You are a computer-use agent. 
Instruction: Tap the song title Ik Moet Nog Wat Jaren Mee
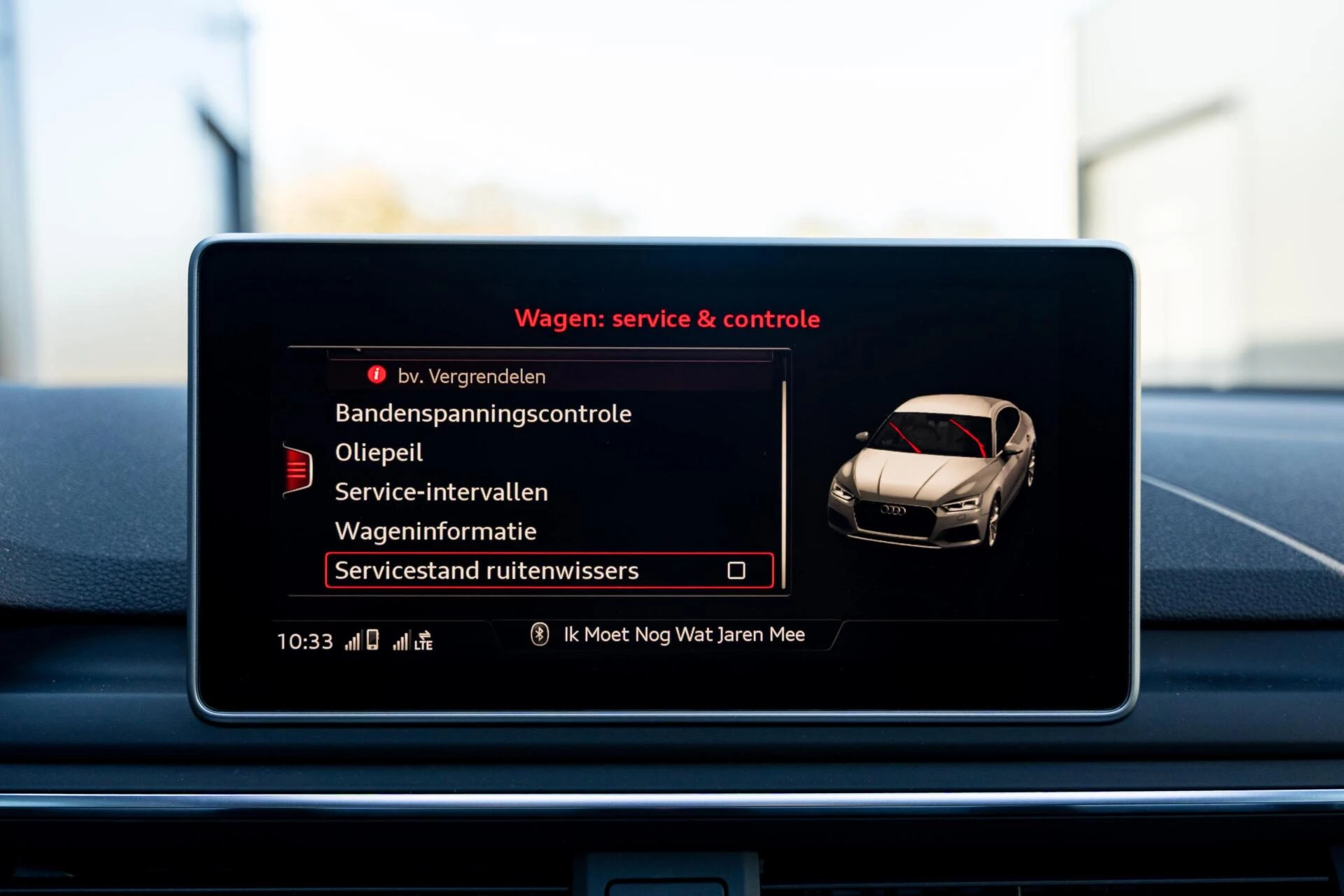click(682, 633)
